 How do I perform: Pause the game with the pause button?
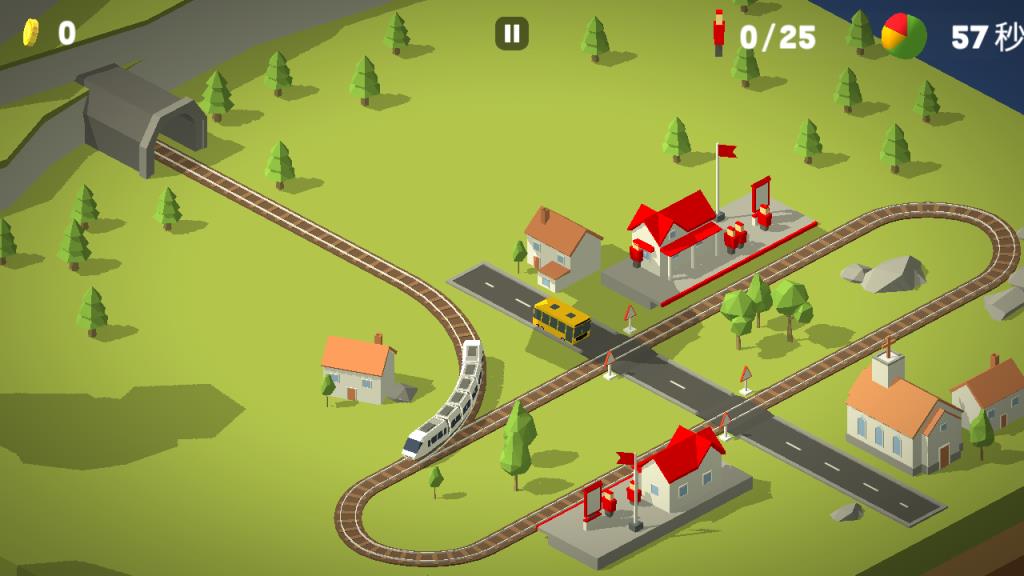(x=512, y=34)
